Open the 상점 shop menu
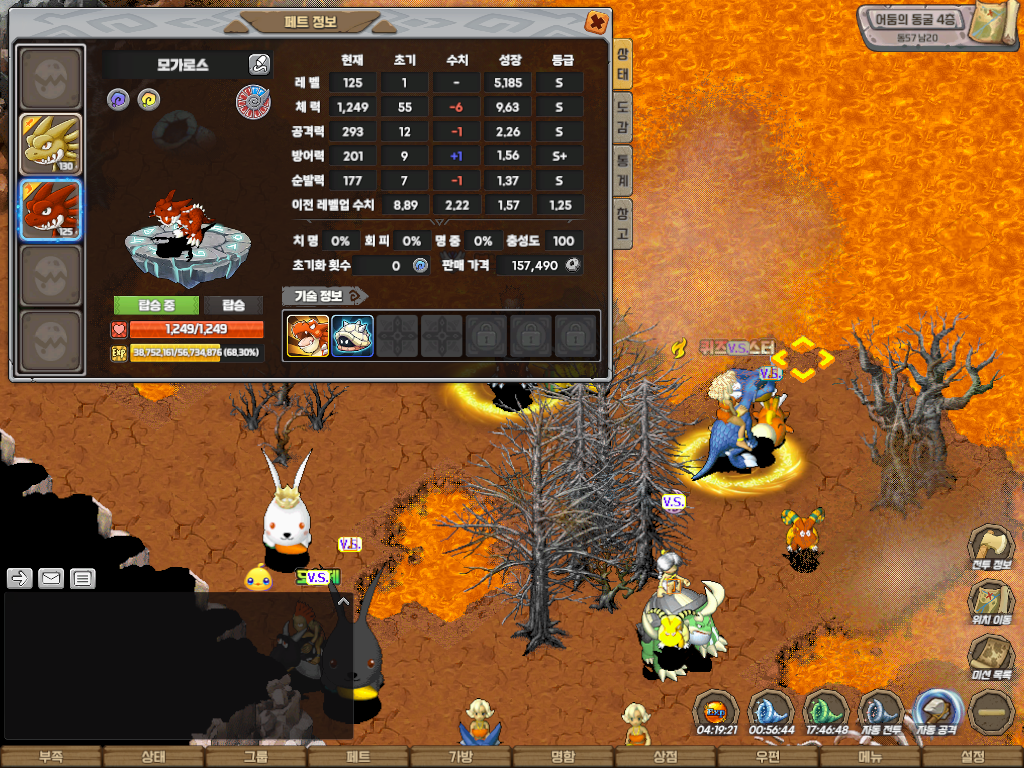The width and height of the screenshot is (1024, 768). pyautogui.click(x=665, y=757)
